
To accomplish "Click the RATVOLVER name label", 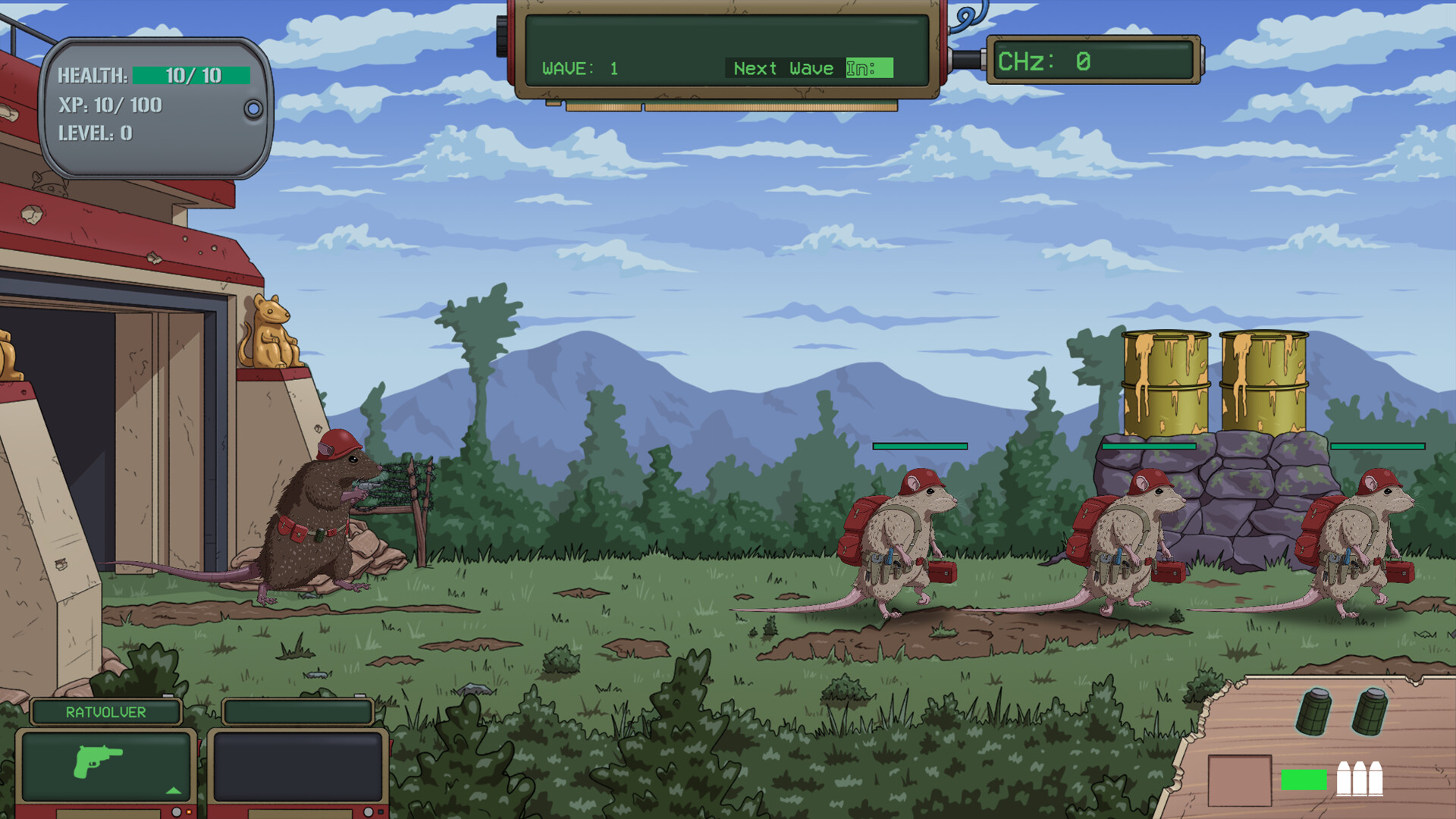I will coord(105,711).
